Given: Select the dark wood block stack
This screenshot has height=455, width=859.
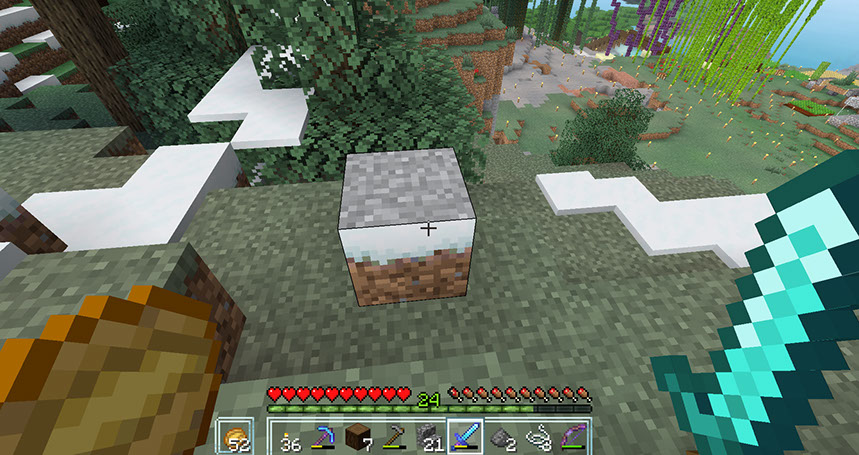Looking at the screenshot, I should (x=357, y=438).
